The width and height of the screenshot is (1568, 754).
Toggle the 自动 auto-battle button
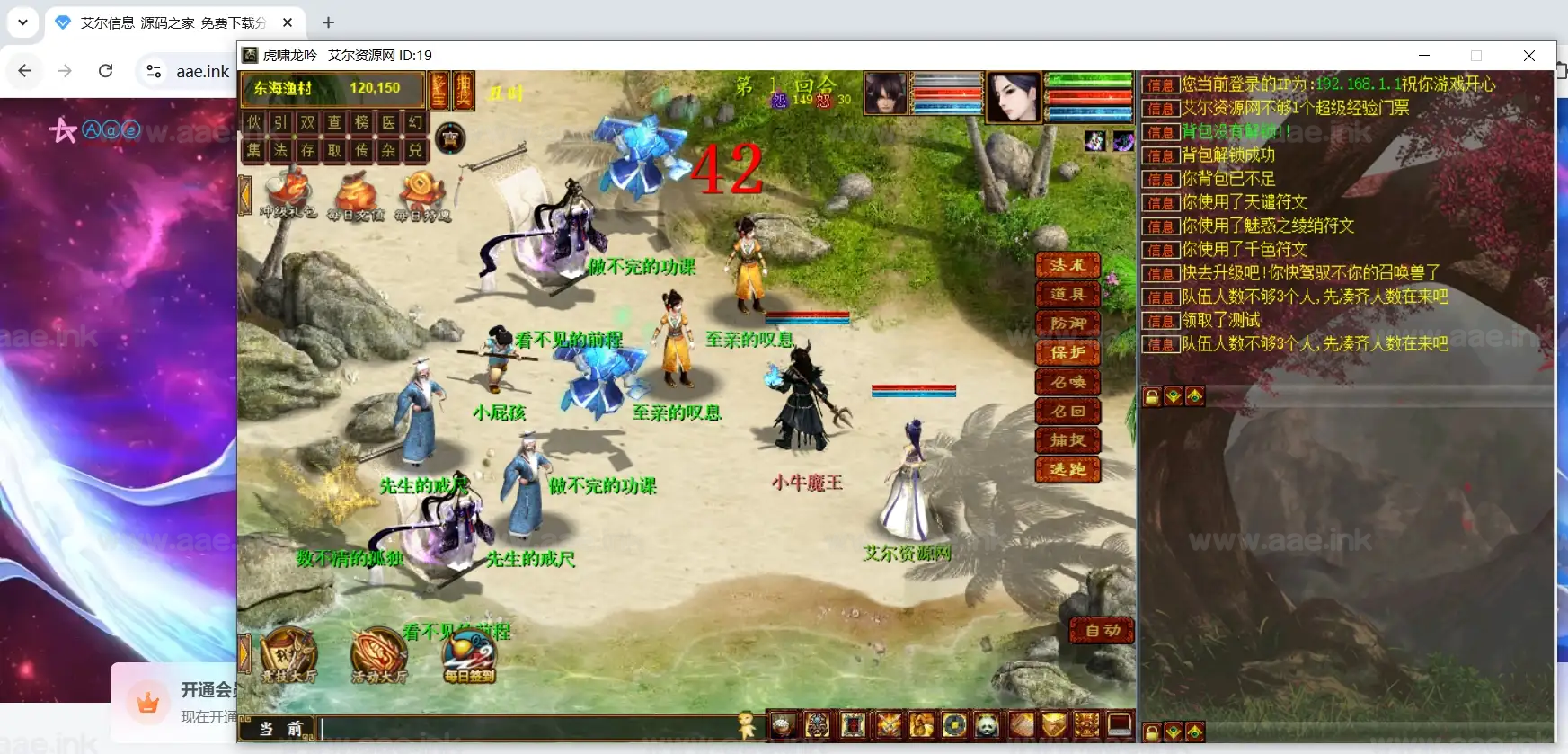1102,631
